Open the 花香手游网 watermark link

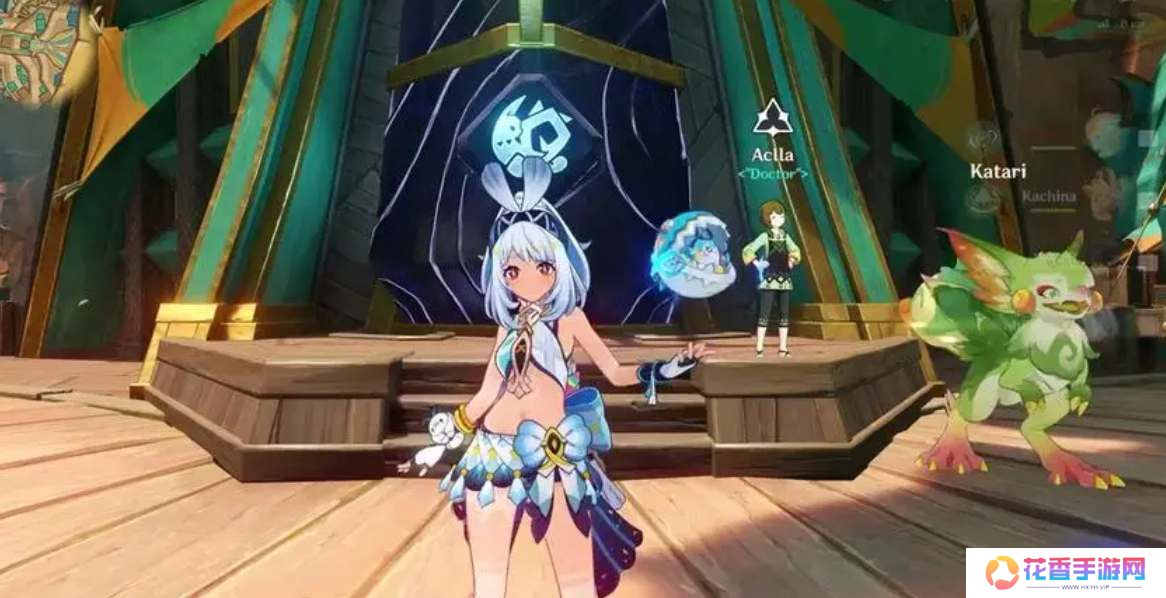click(1065, 572)
